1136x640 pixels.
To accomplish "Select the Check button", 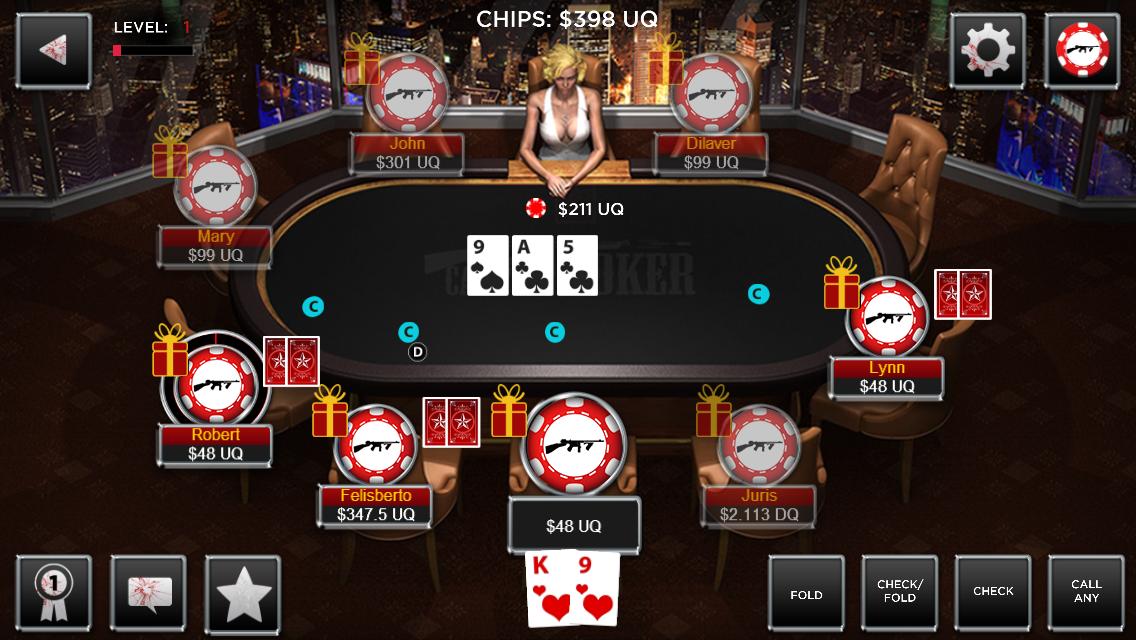I will pos(993,593).
